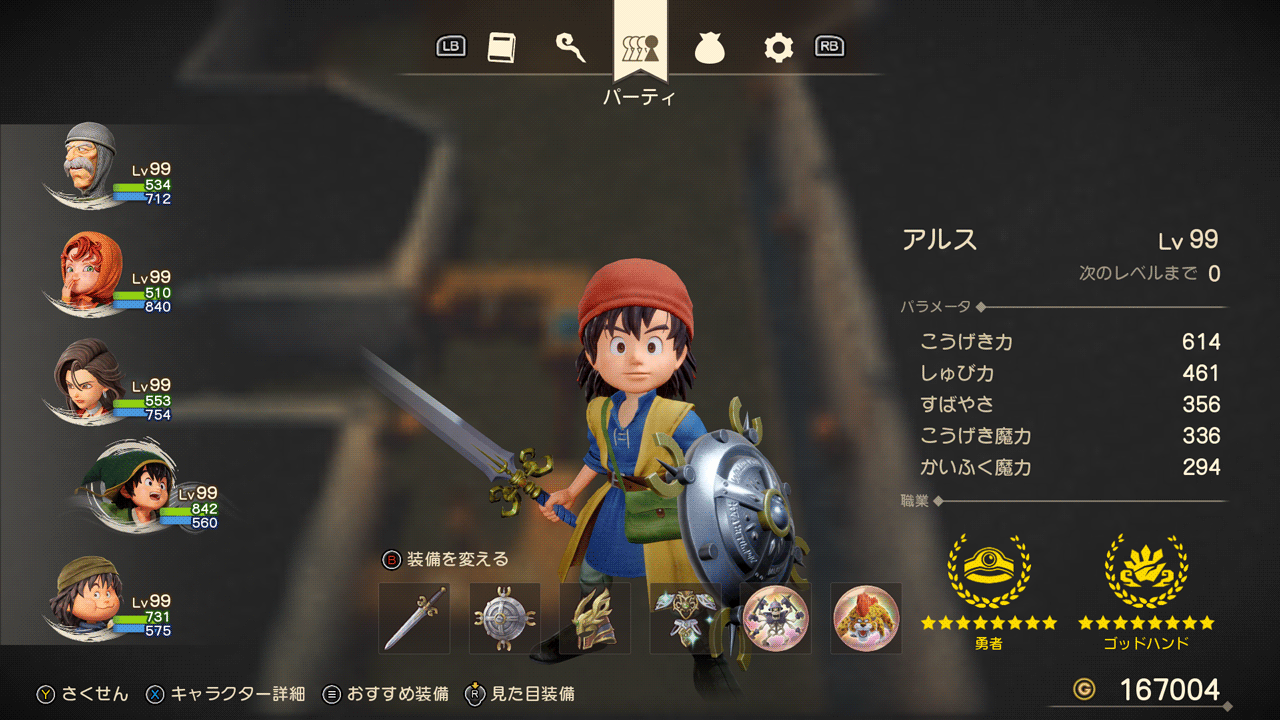
Task: Select the gold and silver armor slot
Action: tap(685, 619)
